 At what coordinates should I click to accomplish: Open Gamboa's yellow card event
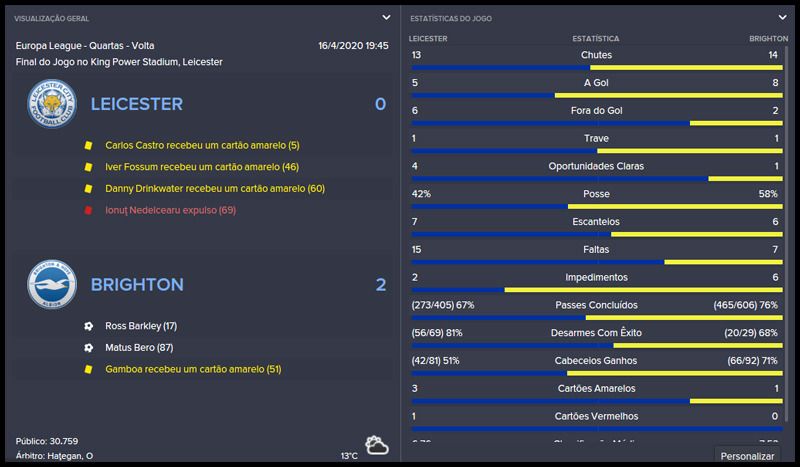193,370
